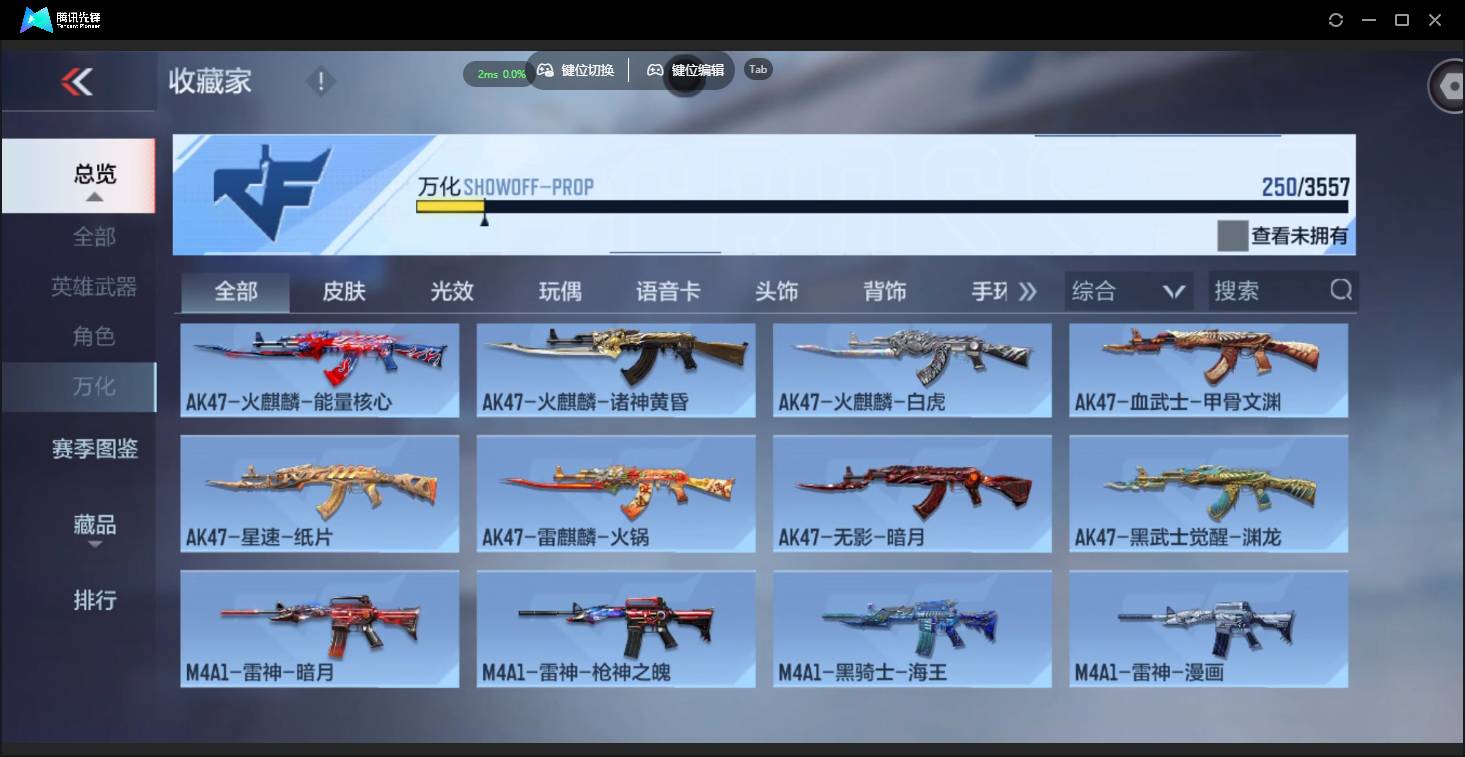The width and height of the screenshot is (1465, 757).
Task: Click the refresh icon in the title bar
Action: pyautogui.click(x=1336, y=19)
